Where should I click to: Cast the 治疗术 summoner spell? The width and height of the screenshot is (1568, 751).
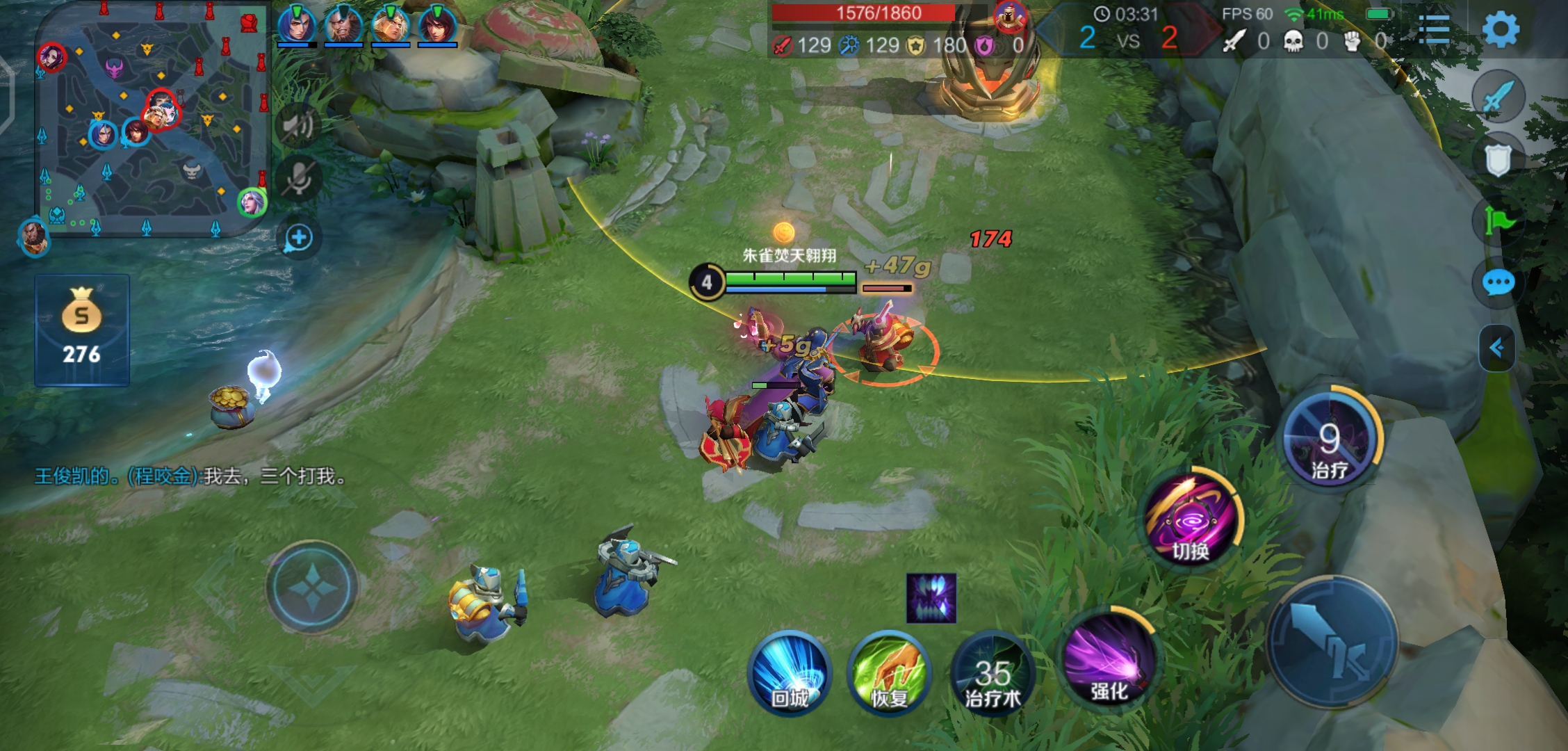[993, 673]
